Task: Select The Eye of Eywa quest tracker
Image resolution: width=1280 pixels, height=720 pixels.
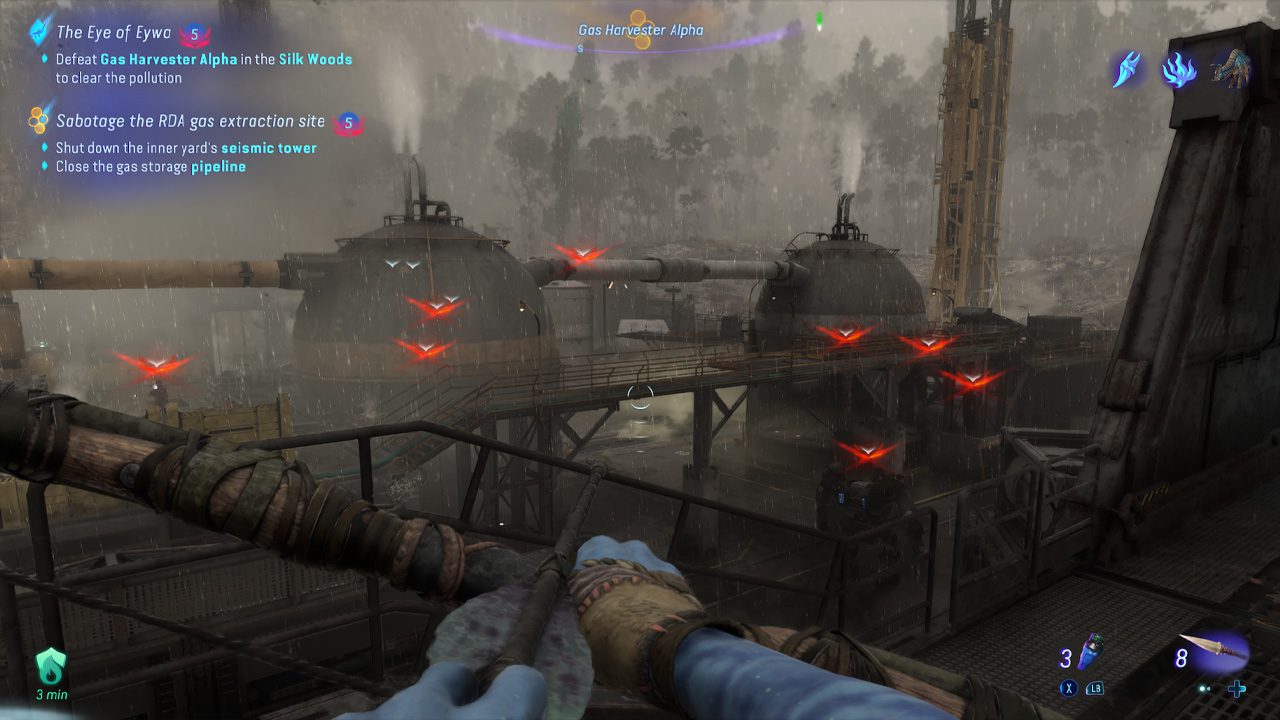Action: [x=111, y=33]
